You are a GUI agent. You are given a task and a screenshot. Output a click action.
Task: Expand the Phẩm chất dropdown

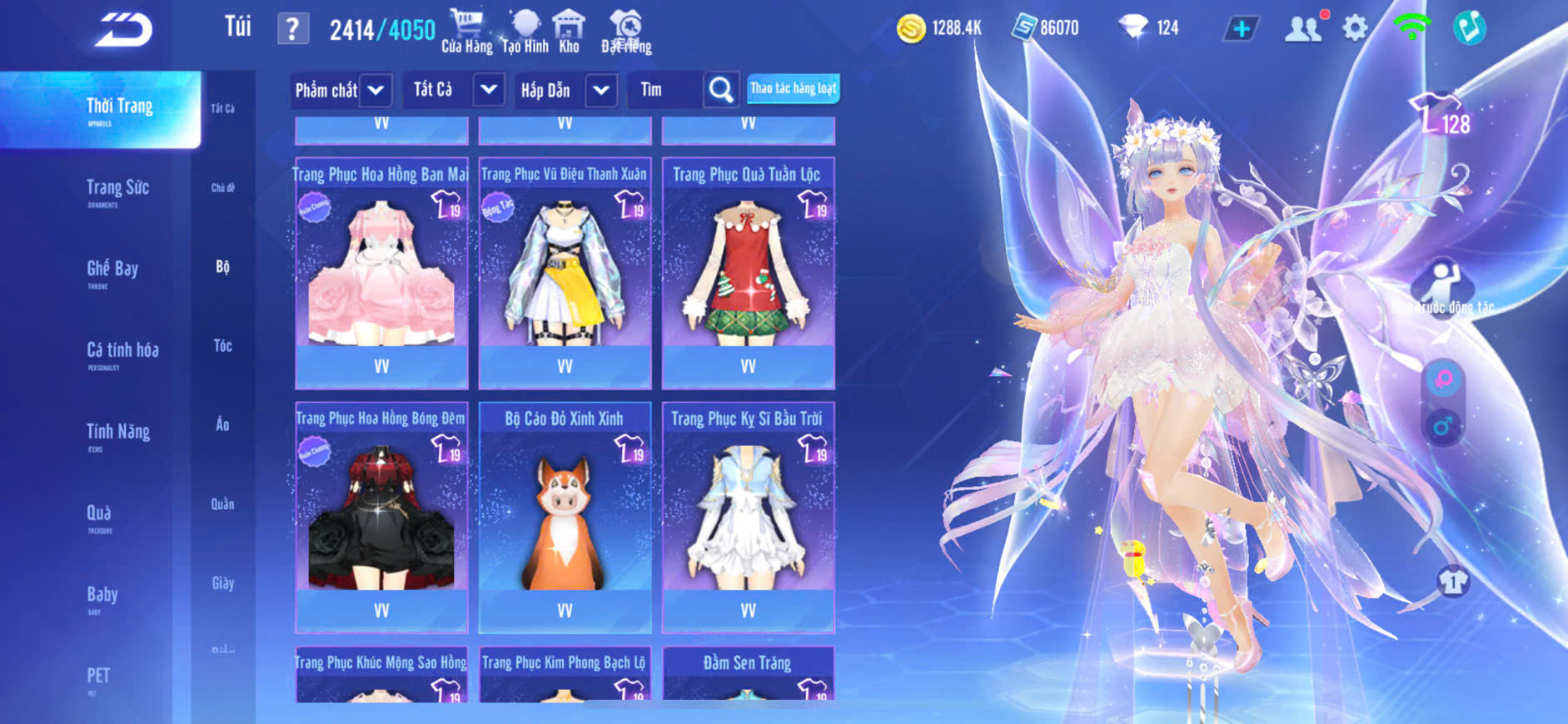point(376,90)
